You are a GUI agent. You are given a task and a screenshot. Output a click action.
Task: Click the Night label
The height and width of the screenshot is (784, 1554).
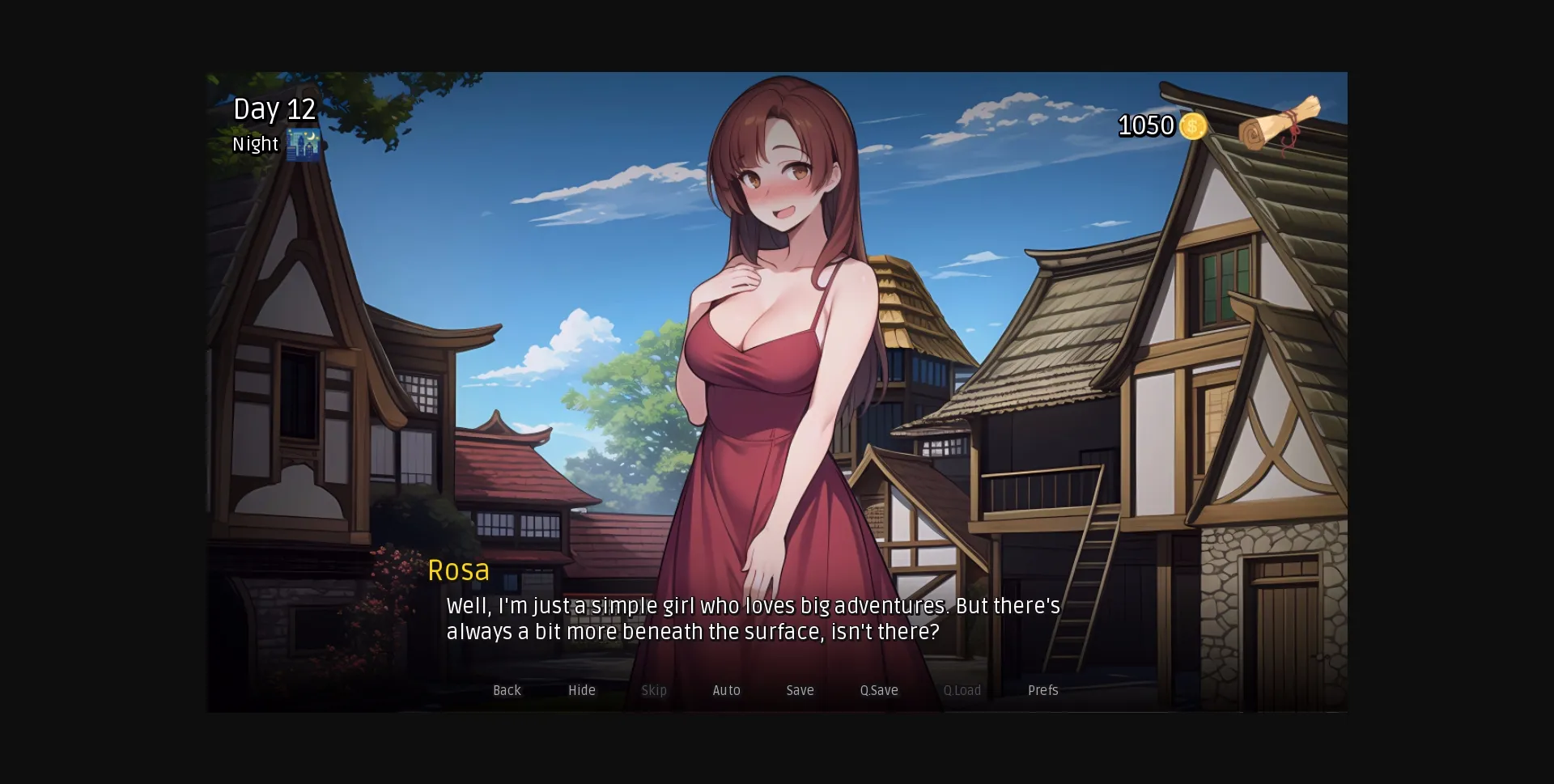click(255, 144)
